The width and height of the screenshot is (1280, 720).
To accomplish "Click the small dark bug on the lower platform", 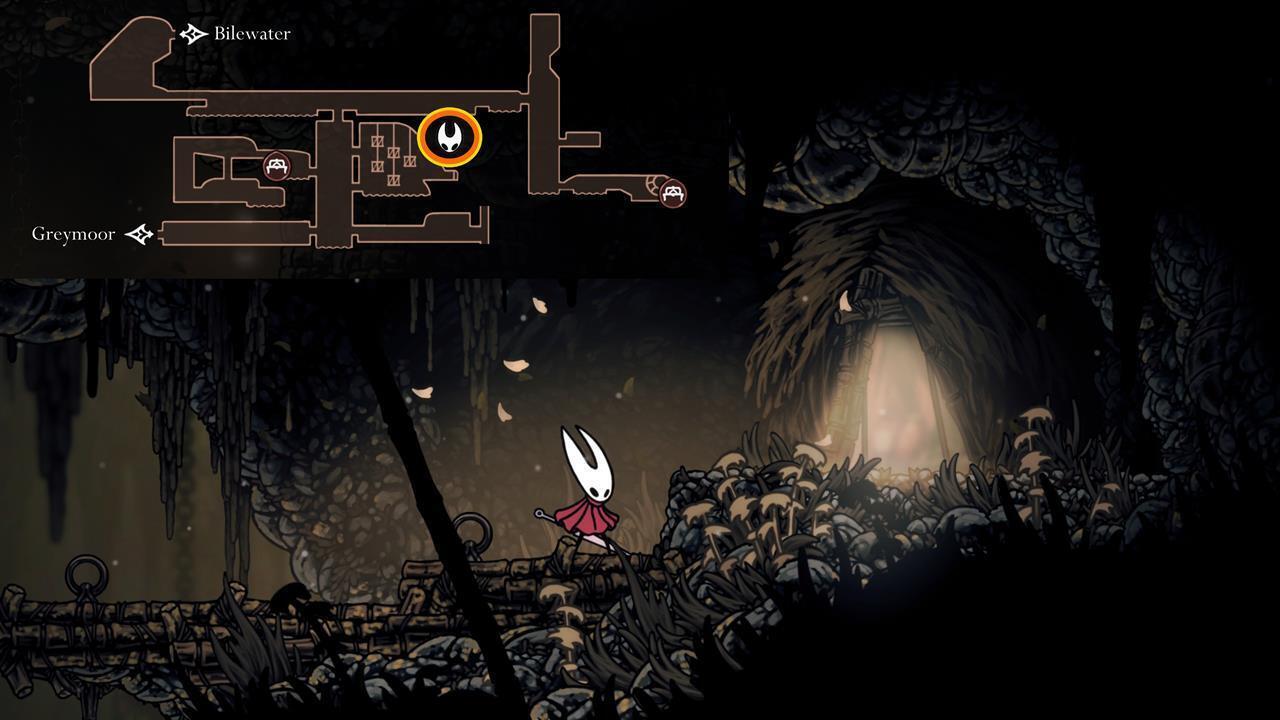I will pyautogui.click(x=291, y=597).
